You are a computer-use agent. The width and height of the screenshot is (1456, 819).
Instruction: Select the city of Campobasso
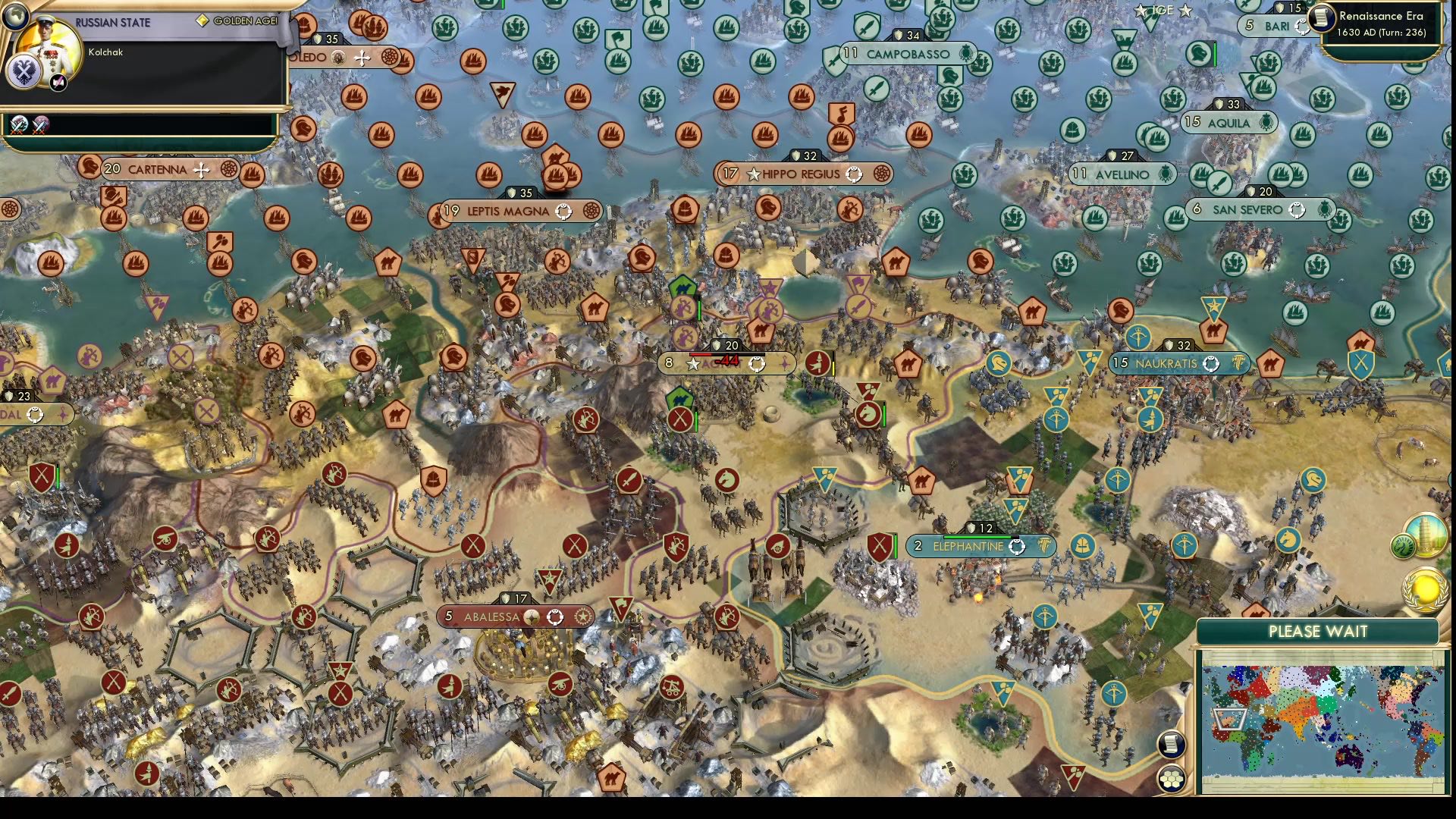[x=906, y=54]
